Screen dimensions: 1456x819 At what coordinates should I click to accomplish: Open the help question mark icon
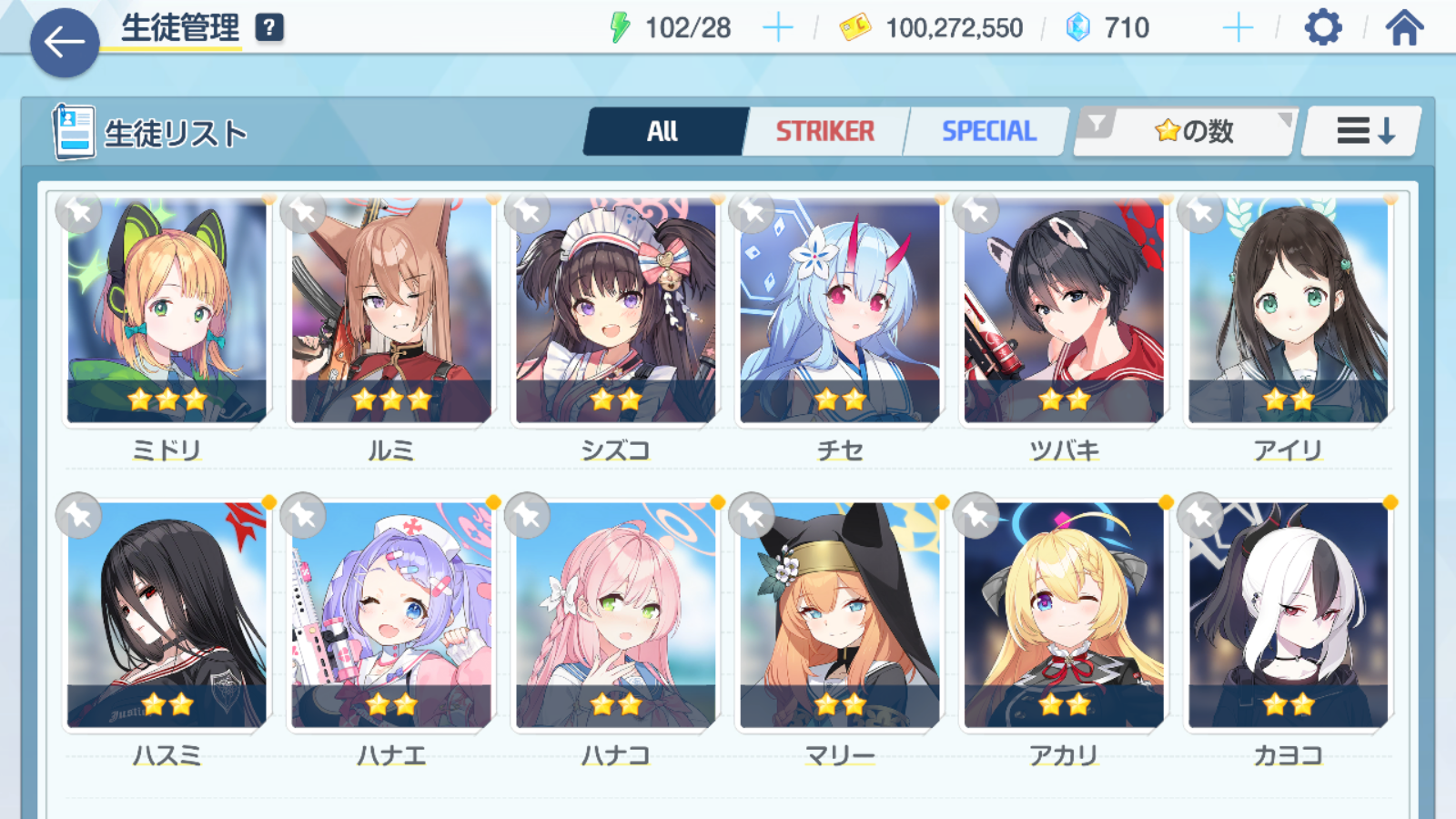point(268,28)
